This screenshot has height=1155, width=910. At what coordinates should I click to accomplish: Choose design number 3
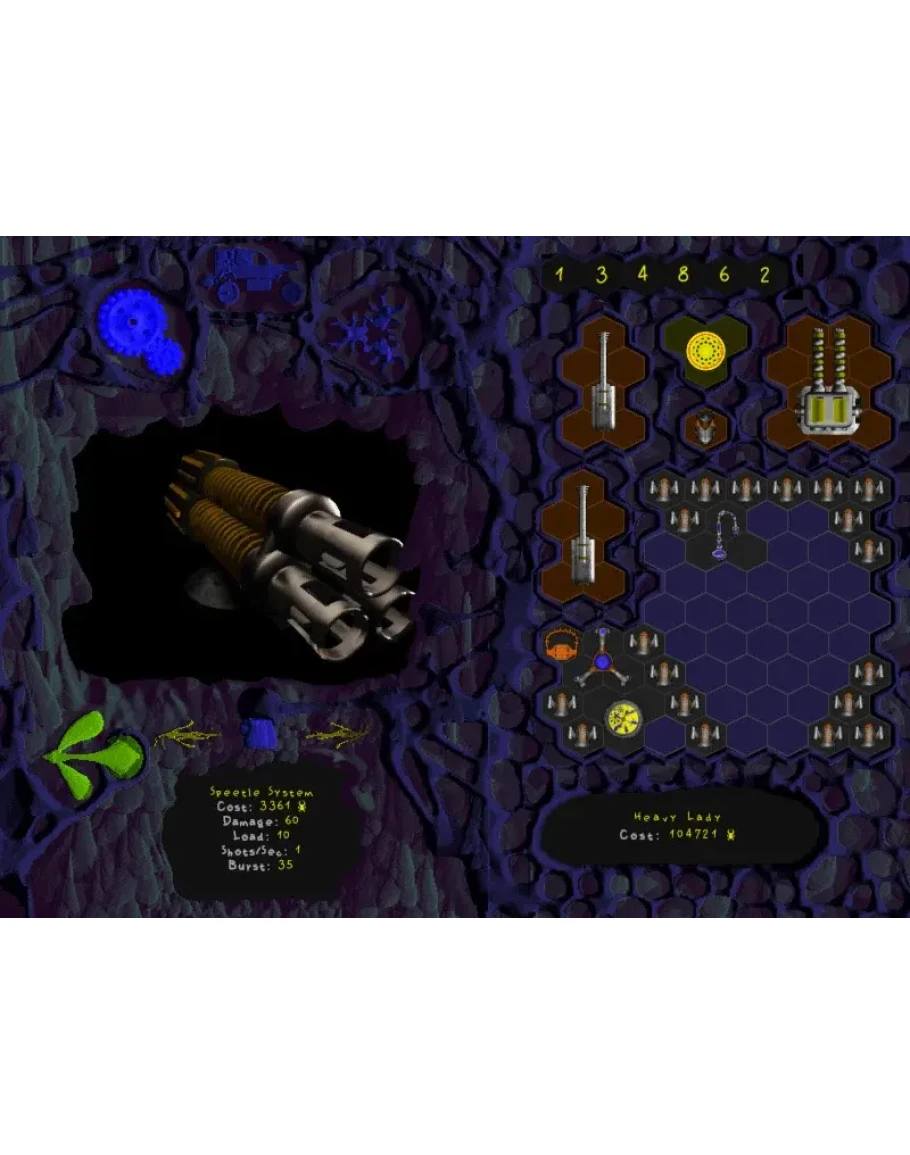click(601, 274)
